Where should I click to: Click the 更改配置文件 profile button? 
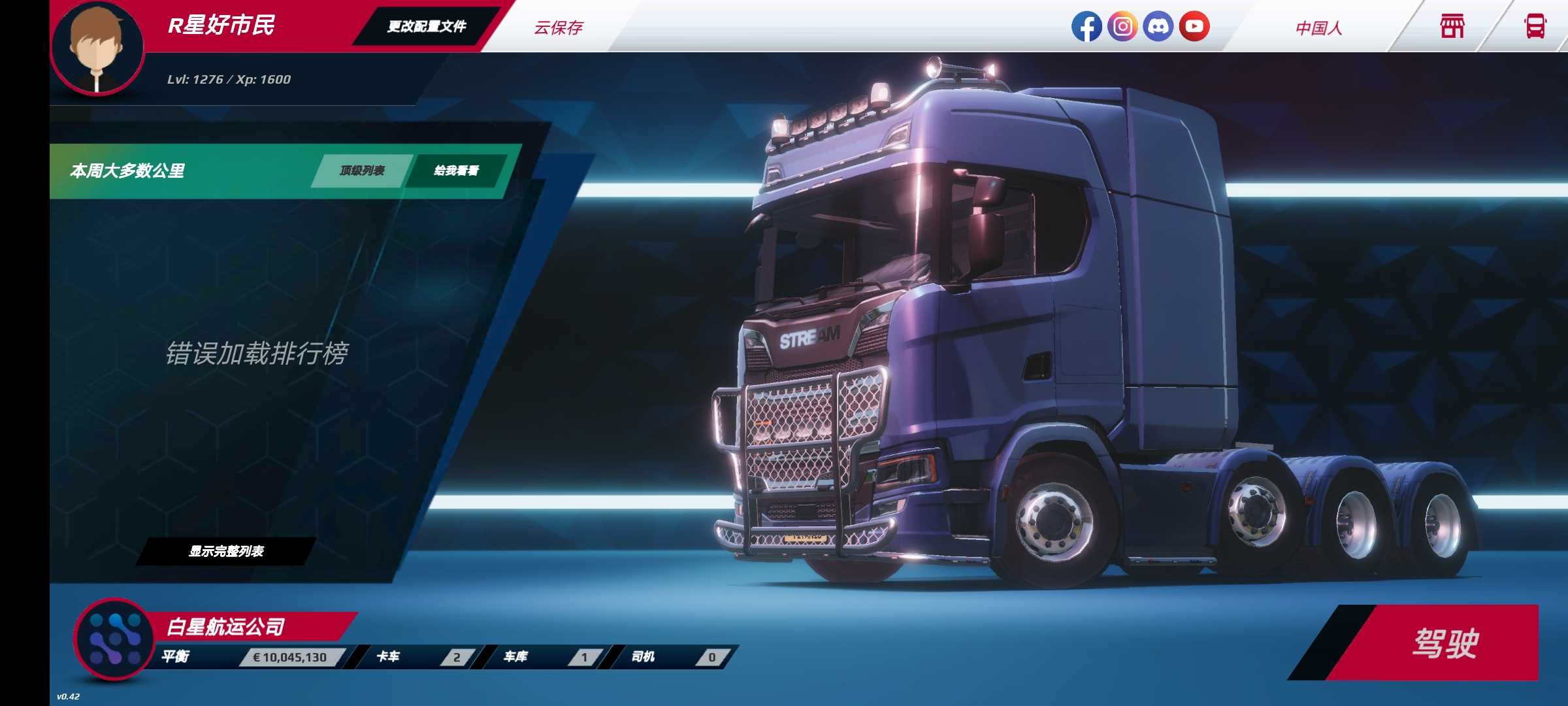coord(427,27)
